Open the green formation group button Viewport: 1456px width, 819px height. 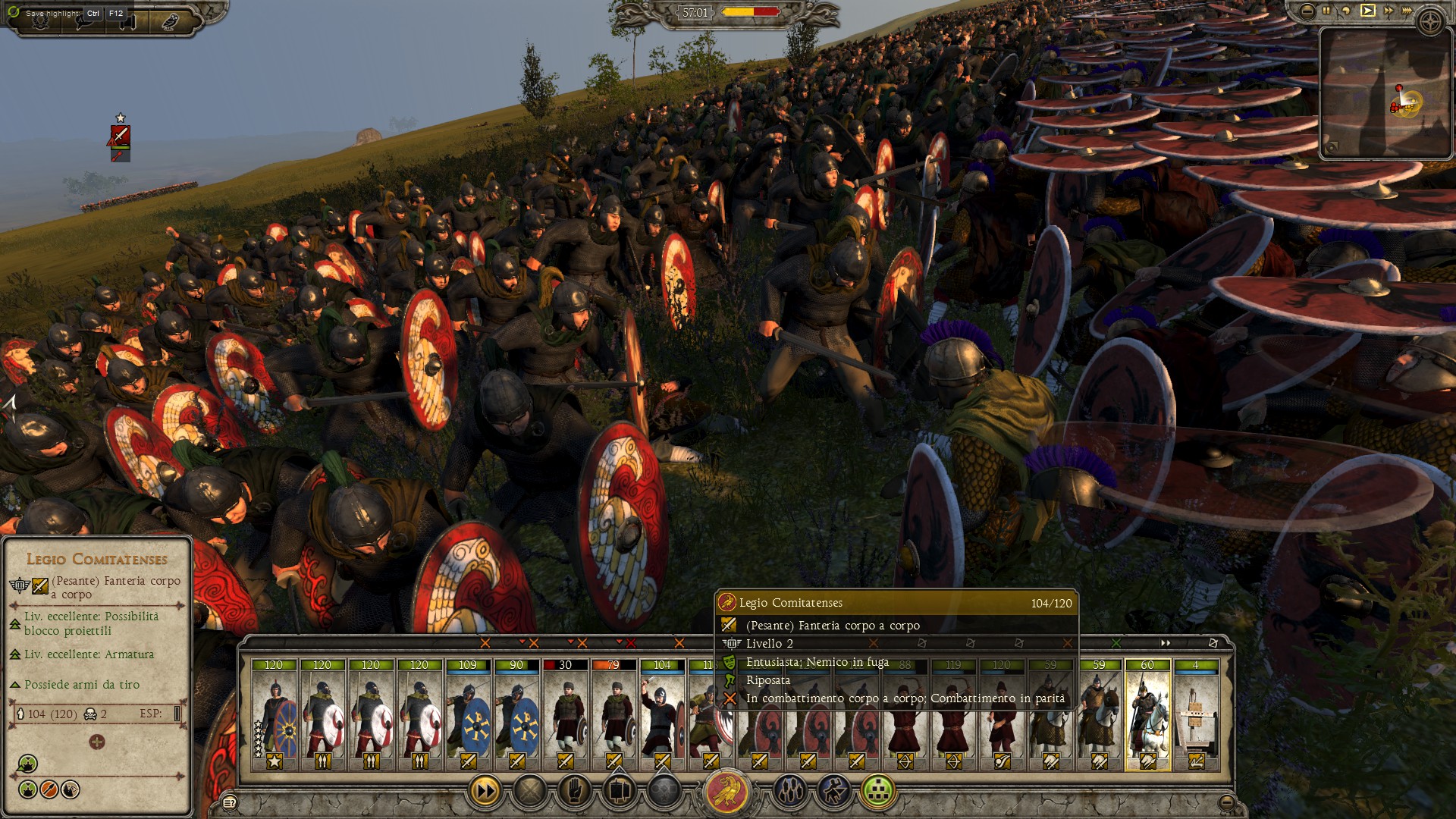[x=879, y=792]
